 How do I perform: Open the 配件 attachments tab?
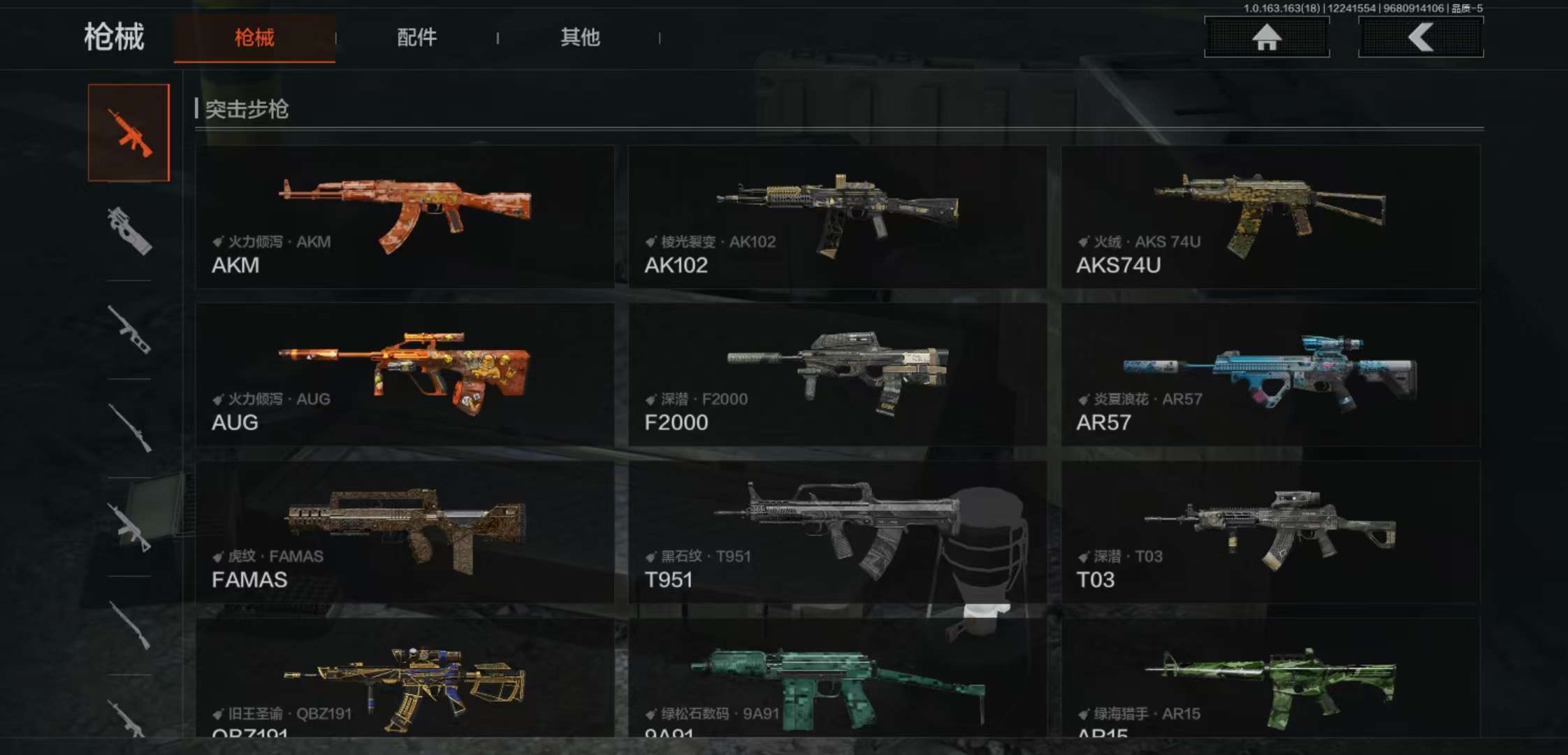pyautogui.click(x=416, y=38)
